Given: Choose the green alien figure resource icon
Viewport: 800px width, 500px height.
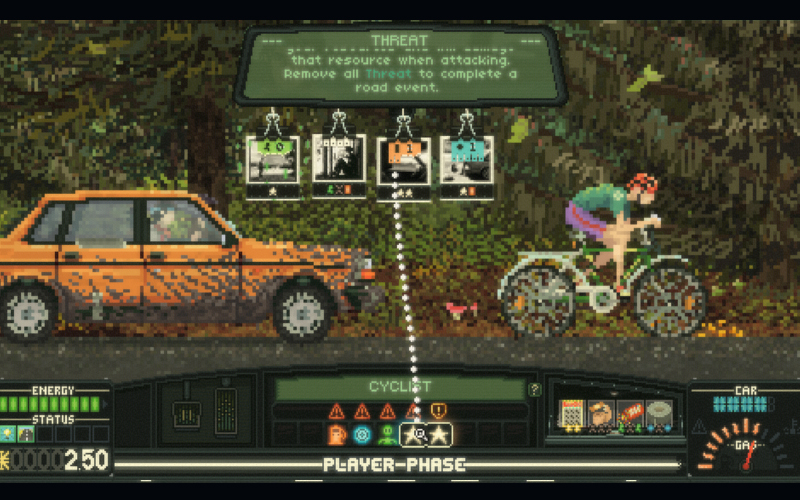Looking at the screenshot, I should coord(387,434).
